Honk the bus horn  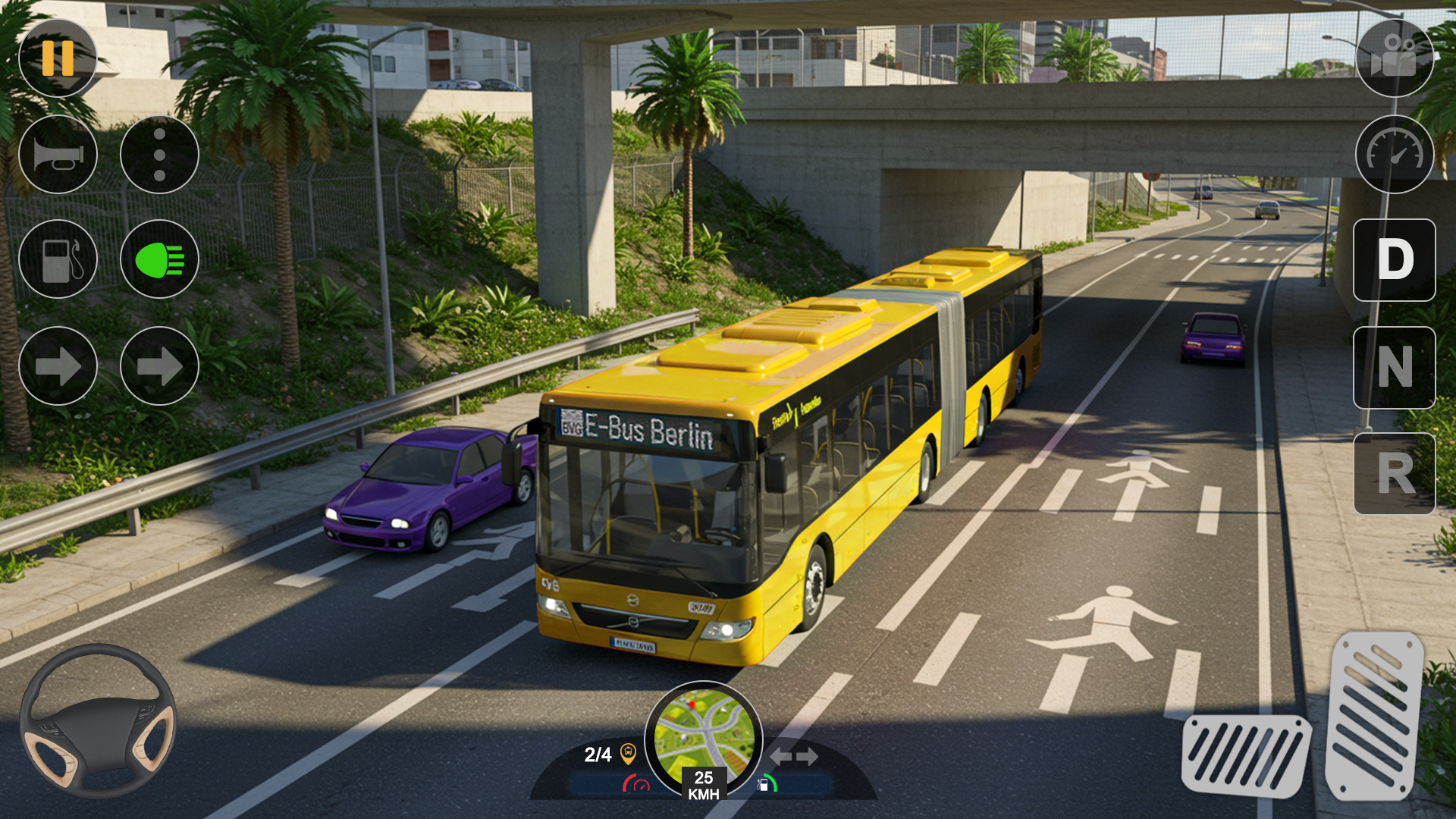(x=58, y=155)
